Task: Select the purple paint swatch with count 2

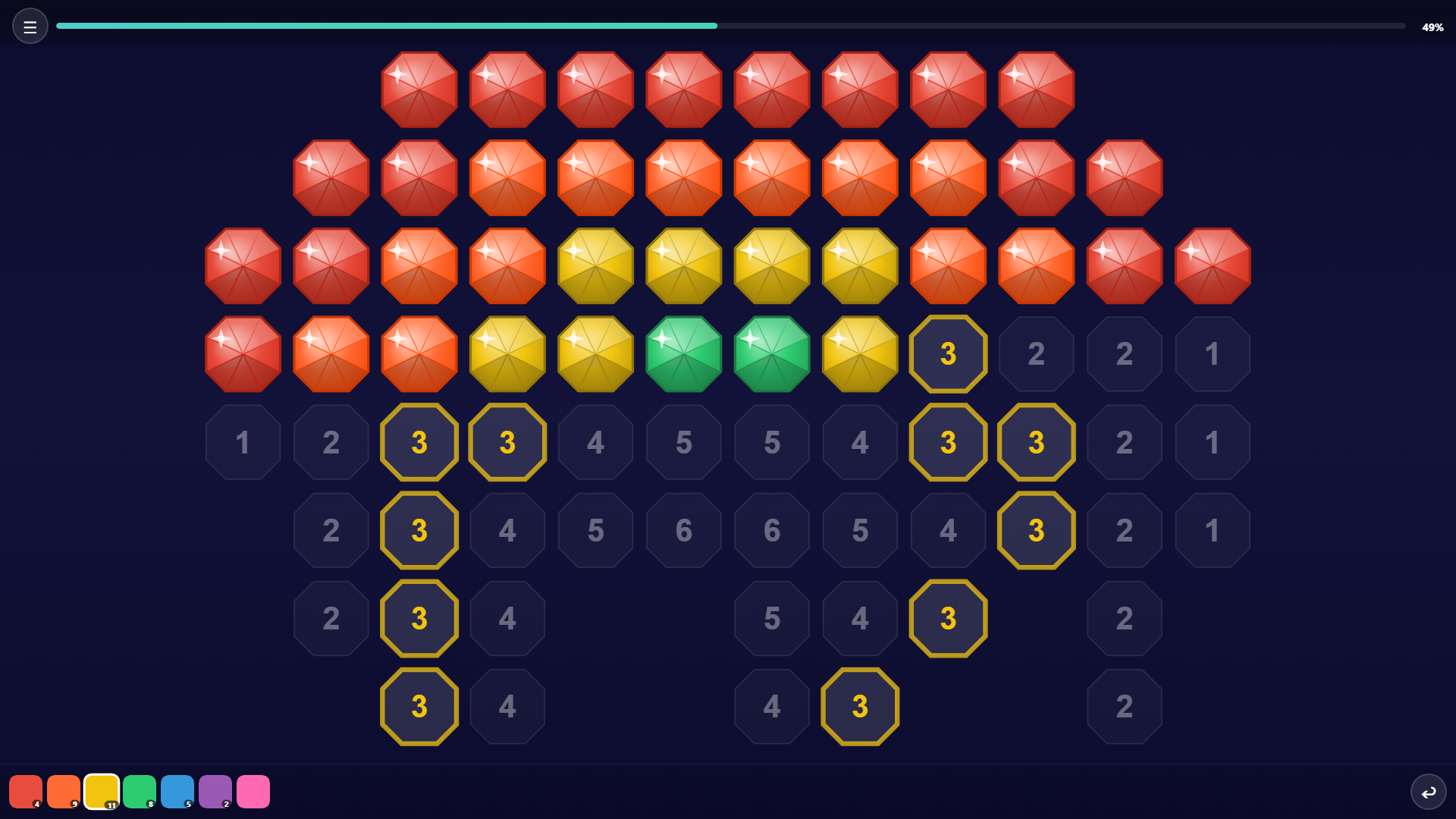Action: click(216, 791)
